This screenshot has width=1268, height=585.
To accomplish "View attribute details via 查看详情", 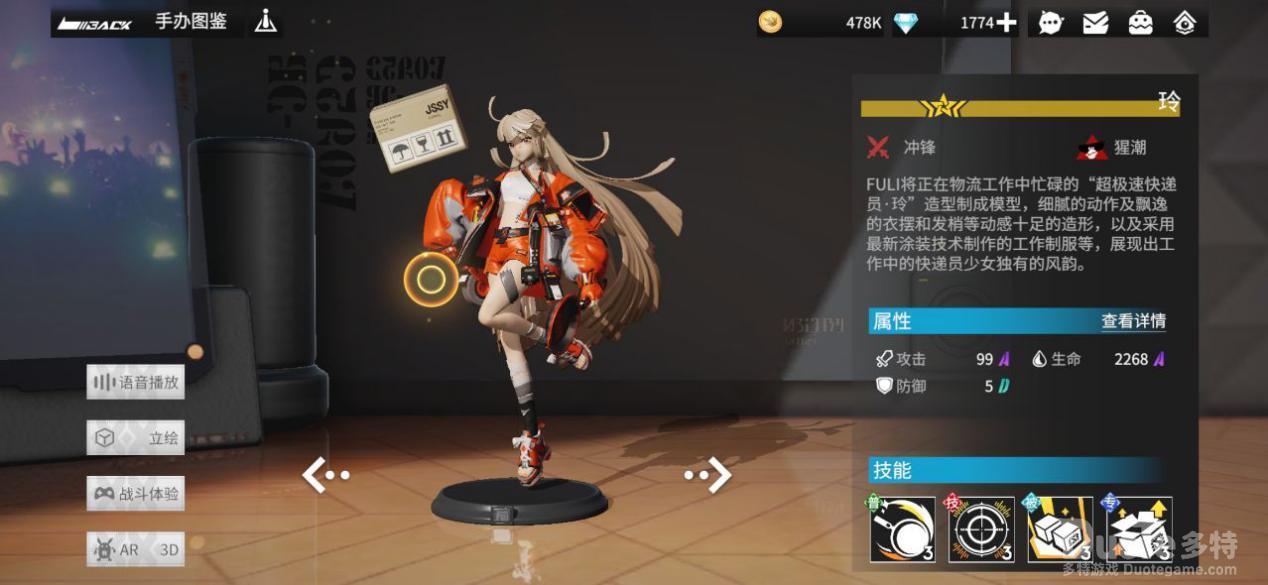I will (x=1133, y=321).
